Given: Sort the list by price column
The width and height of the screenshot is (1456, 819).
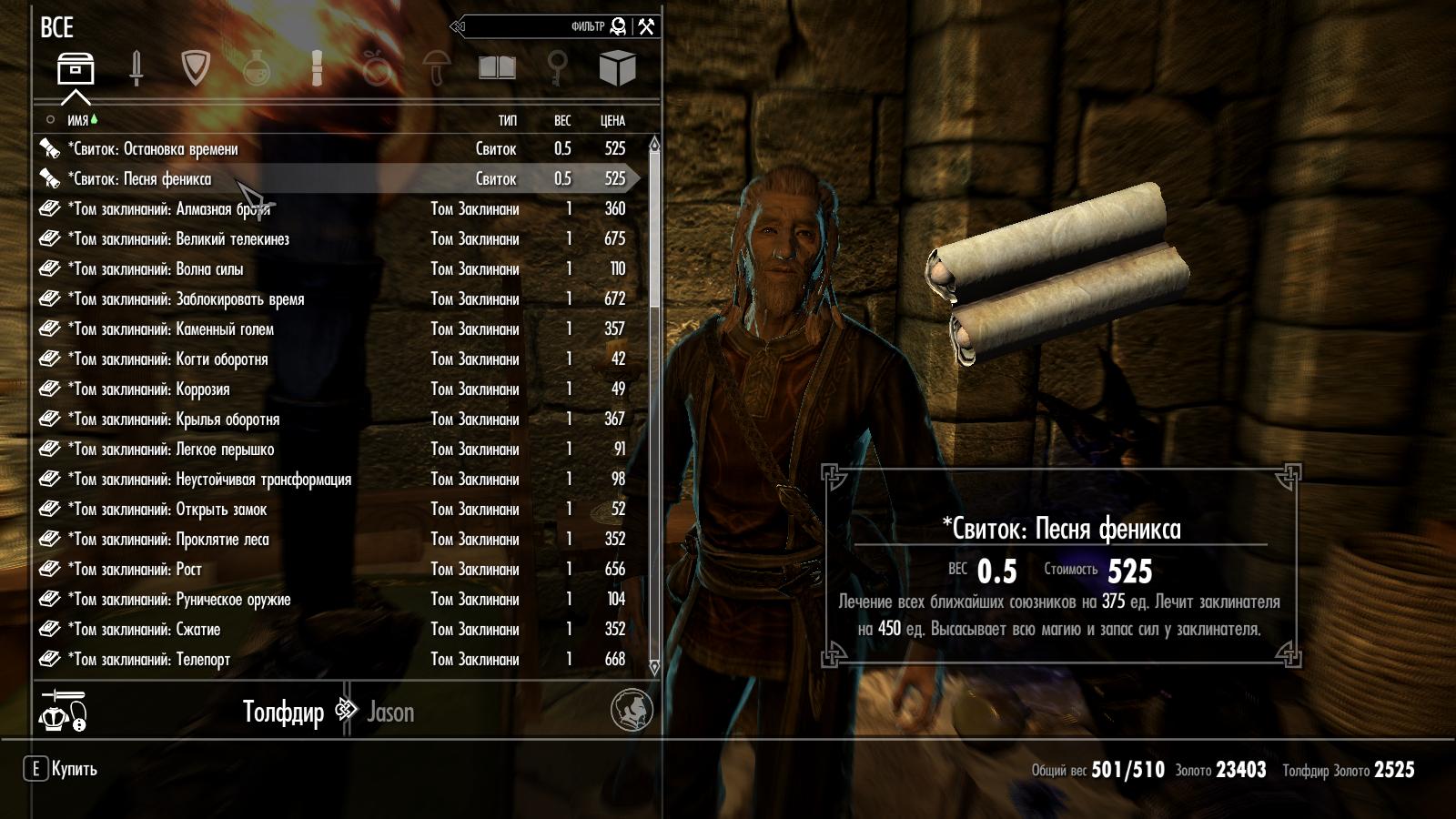Looking at the screenshot, I should (612, 120).
